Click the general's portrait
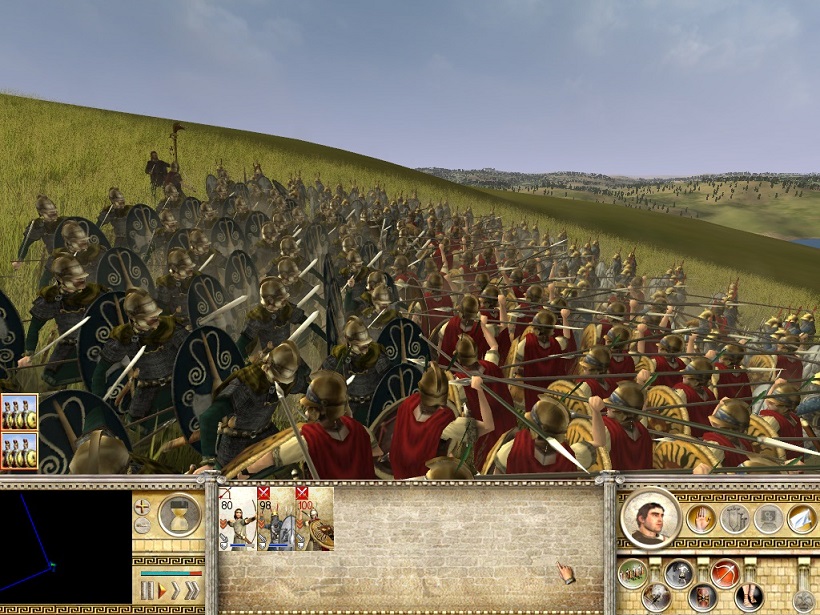 650,518
